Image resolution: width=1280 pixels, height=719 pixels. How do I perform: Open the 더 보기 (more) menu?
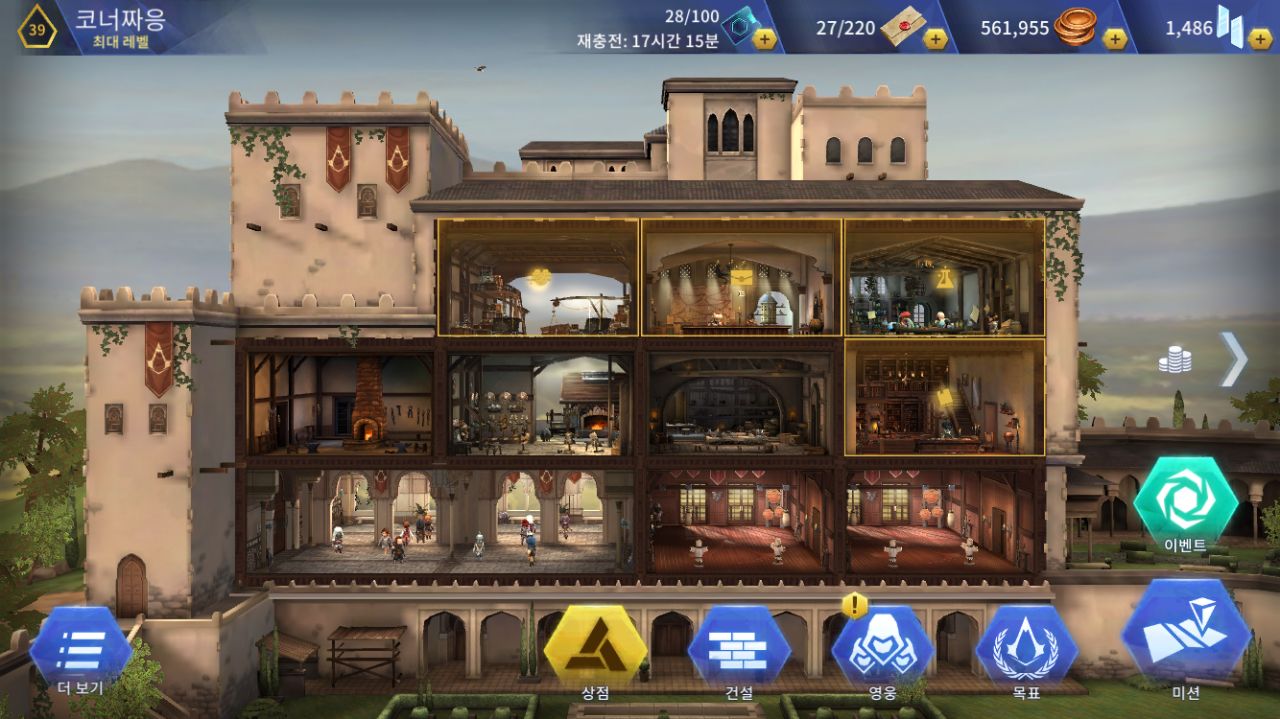click(80, 650)
